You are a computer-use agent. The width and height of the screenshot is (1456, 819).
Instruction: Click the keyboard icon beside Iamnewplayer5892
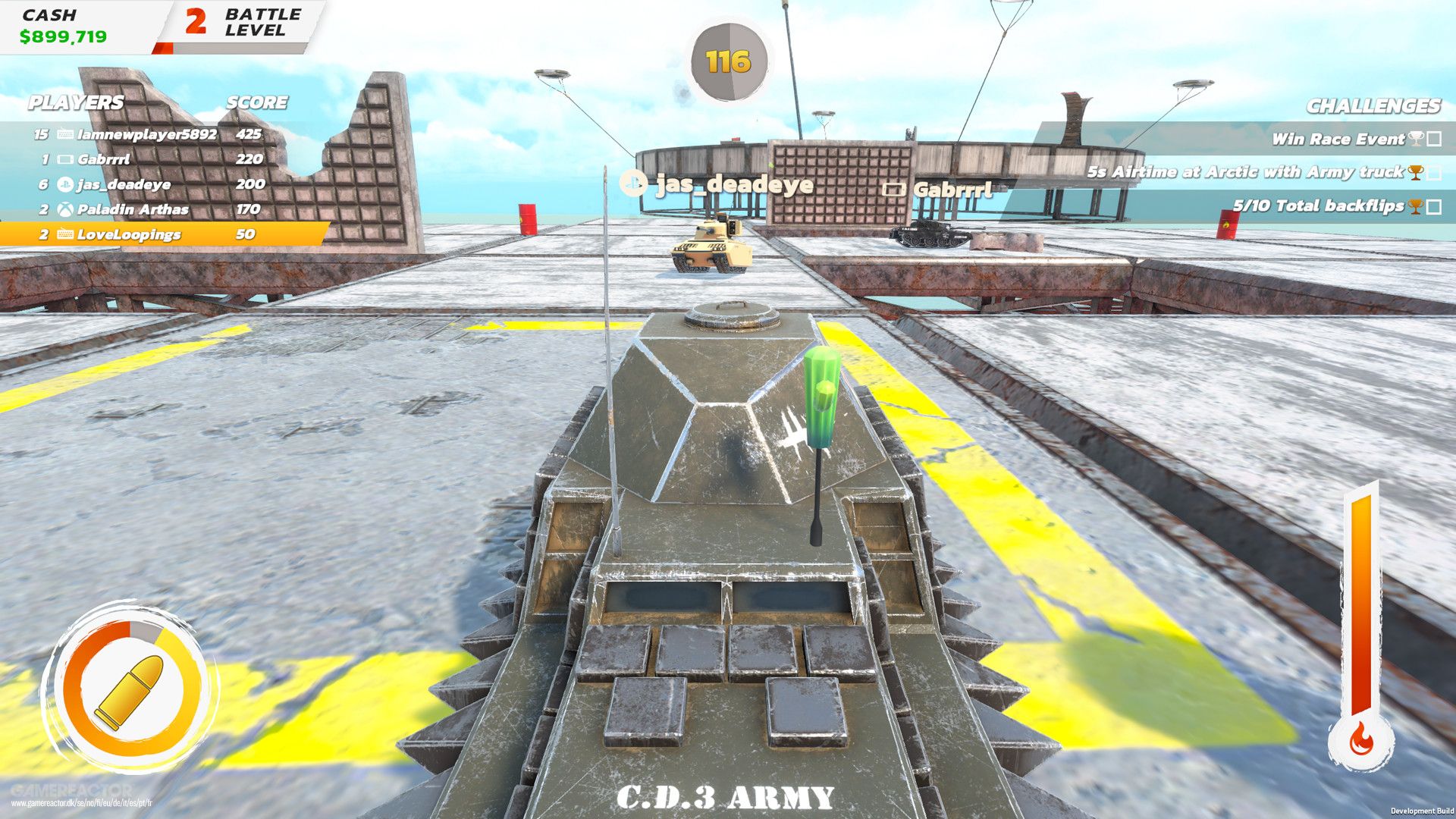pyautogui.click(x=66, y=133)
